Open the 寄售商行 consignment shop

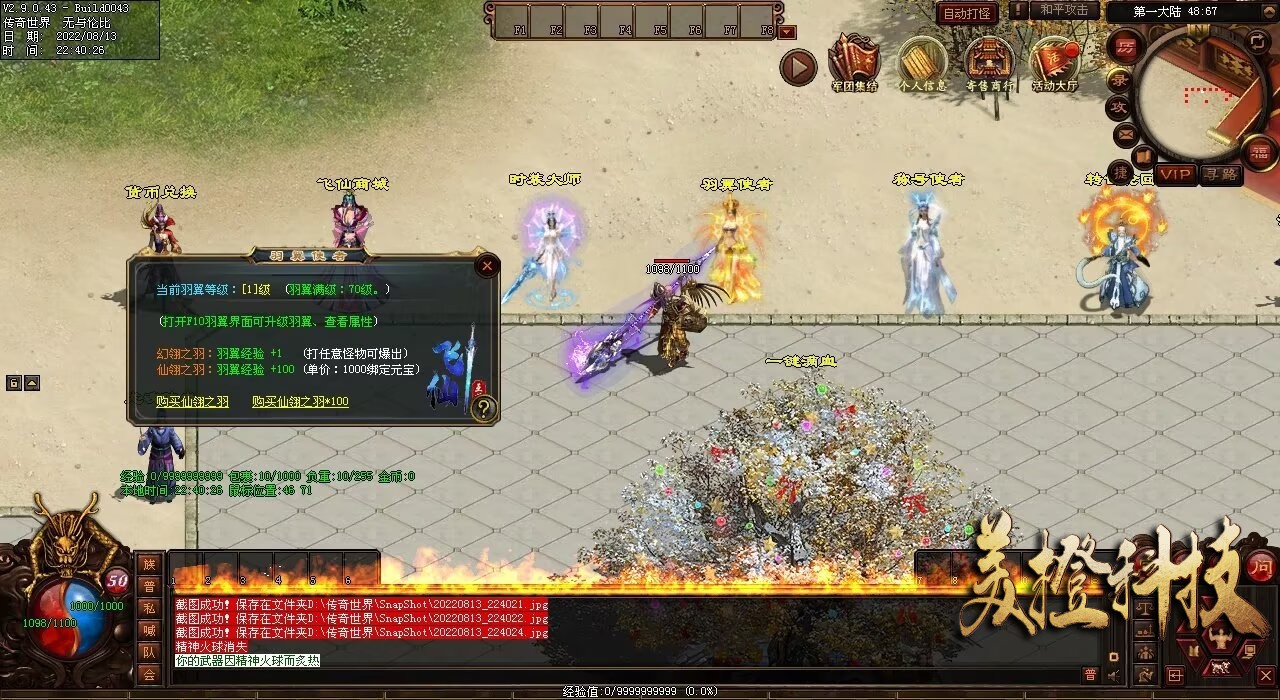click(x=989, y=63)
